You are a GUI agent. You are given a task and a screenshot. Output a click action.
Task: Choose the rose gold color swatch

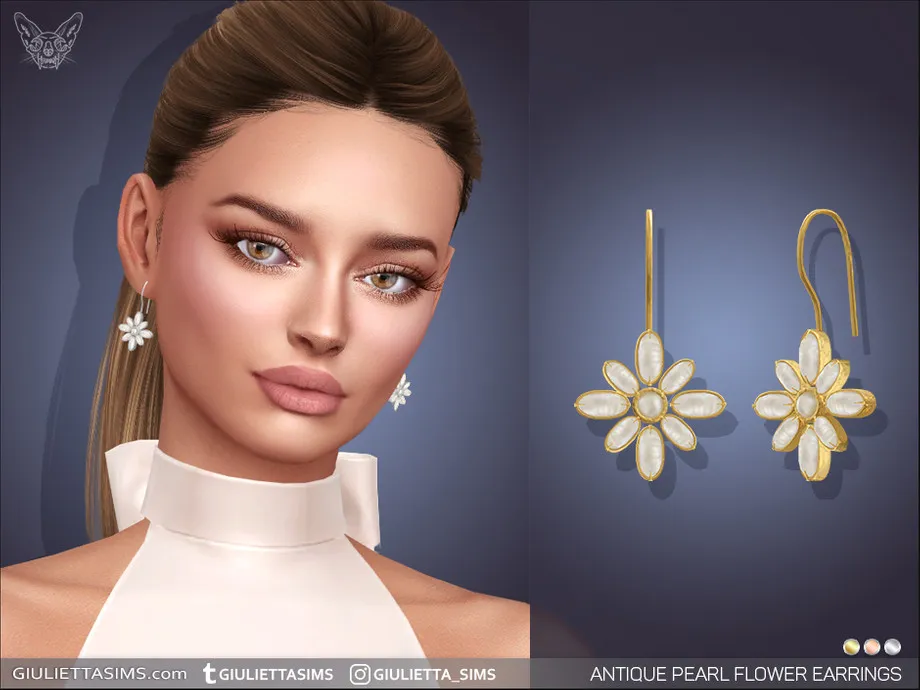872,646
